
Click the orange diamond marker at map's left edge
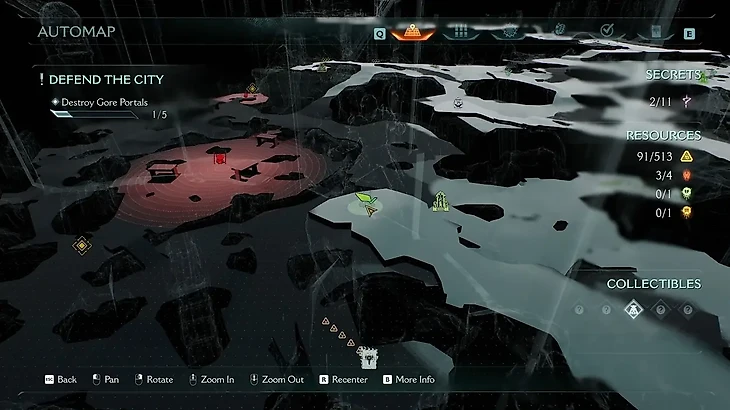coord(82,244)
